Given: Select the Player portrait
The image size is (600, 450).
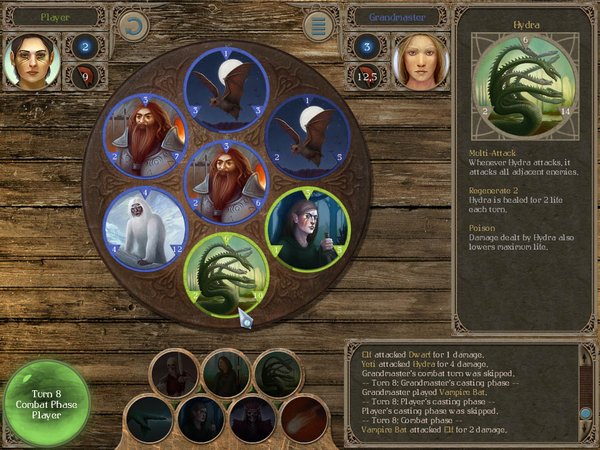Looking at the screenshot, I should pos(28,61).
